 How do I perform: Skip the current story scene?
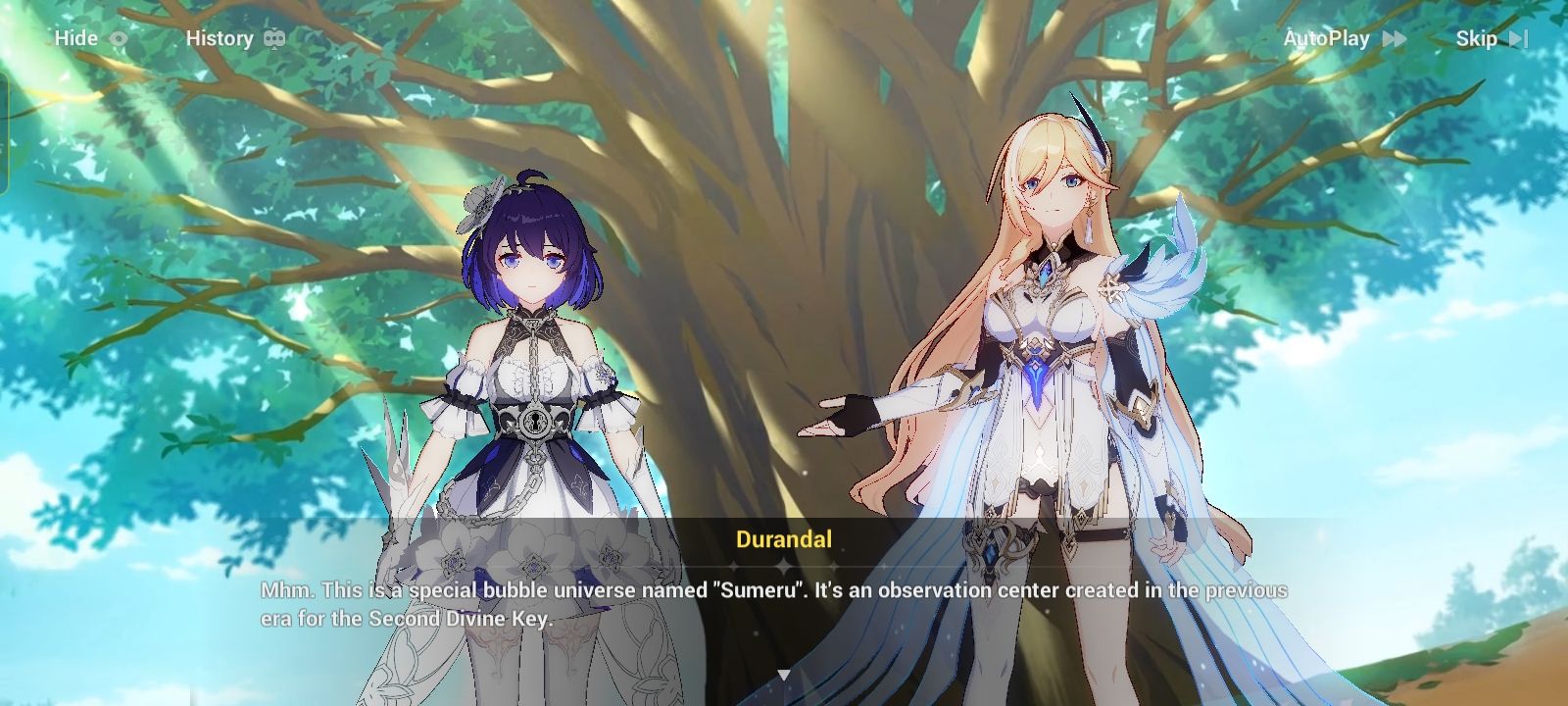(1476, 39)
